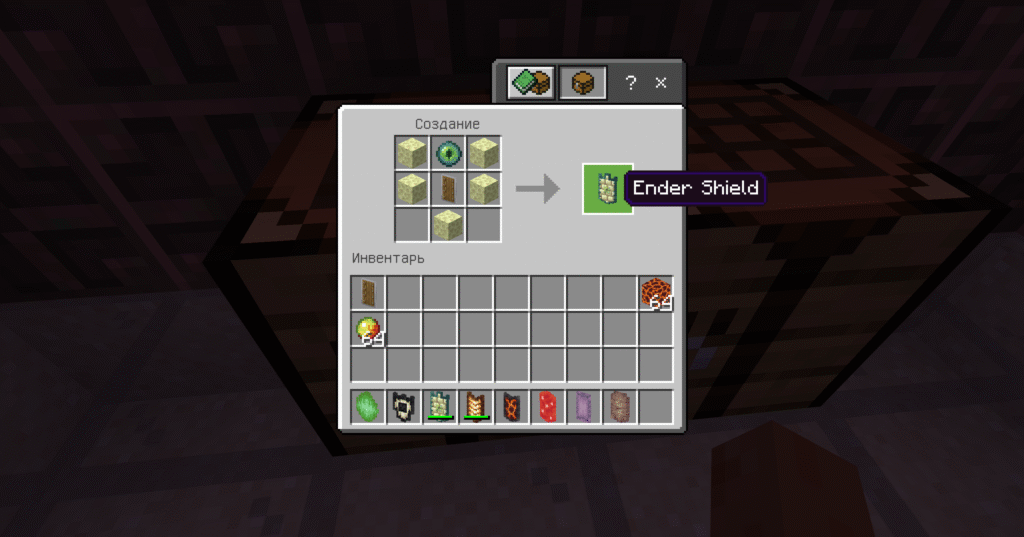
Task: Select the green emerald-like shield in the hotbar
Action: (x=368, y=407)
